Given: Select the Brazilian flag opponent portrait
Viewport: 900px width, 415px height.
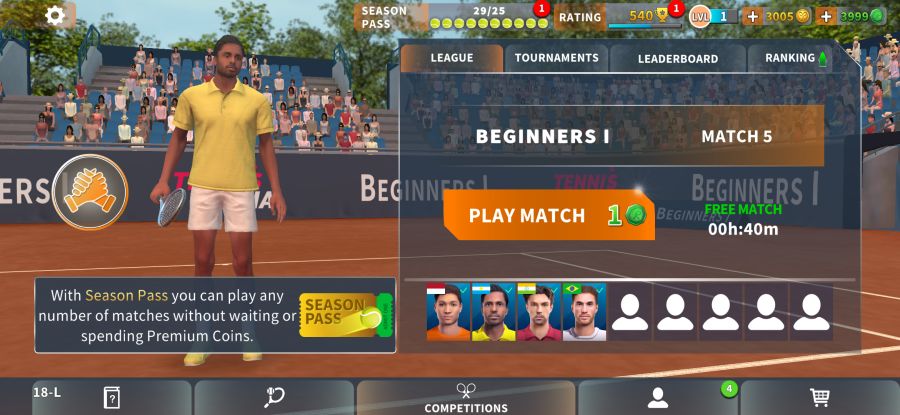Looking at the screenshot, I should point(584,312).
